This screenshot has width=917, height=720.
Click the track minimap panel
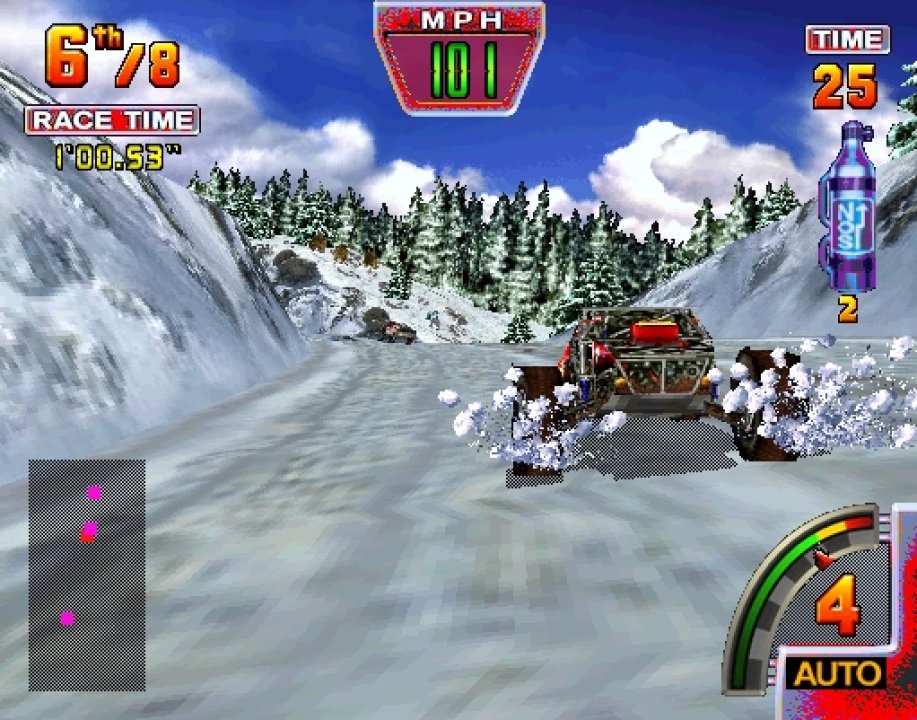pos(87,574)
